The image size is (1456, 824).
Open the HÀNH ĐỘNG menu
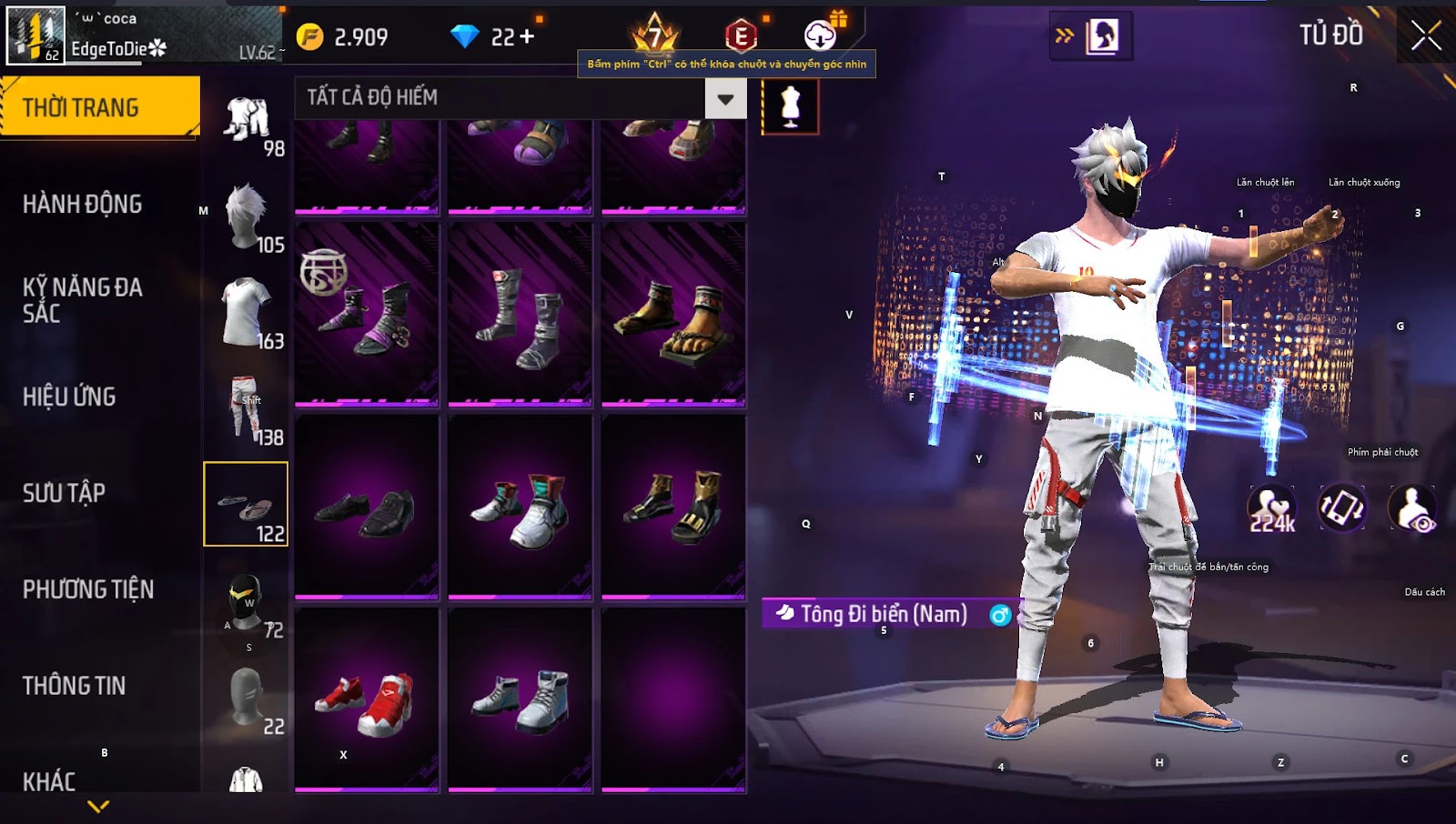82,204
